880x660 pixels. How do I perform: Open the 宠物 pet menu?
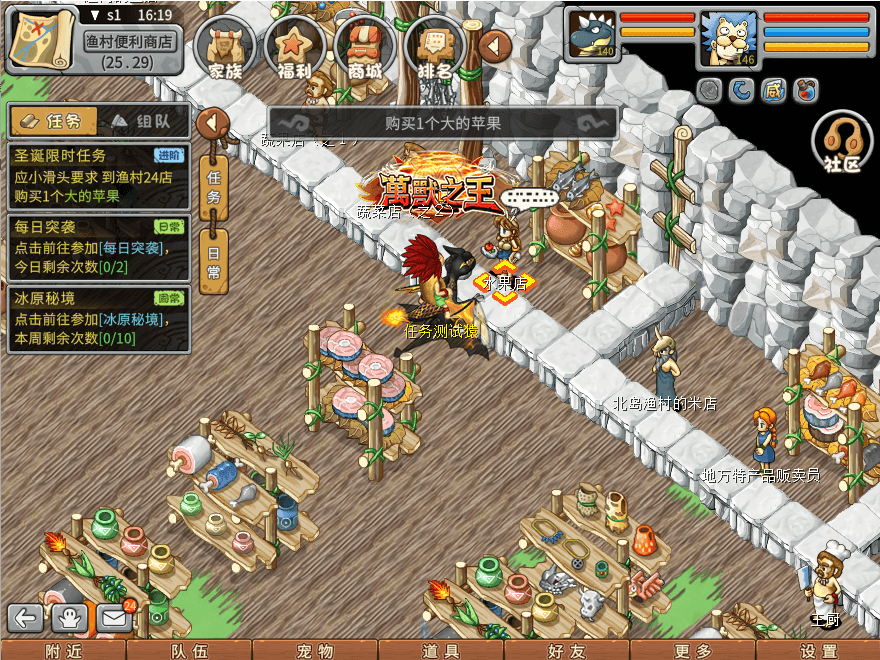click(315, 651)
